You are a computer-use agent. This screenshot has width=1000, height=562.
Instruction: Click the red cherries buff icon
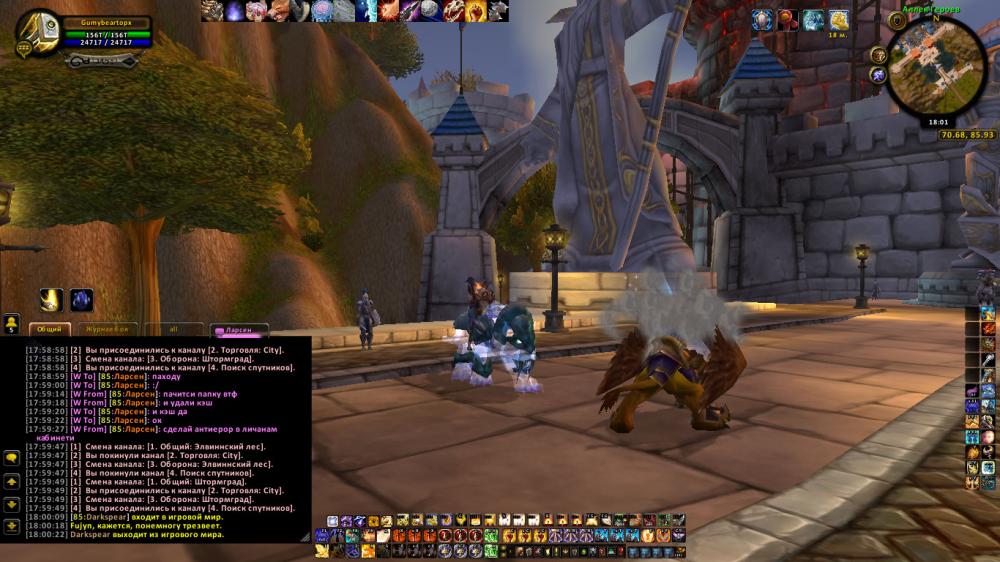788,20
